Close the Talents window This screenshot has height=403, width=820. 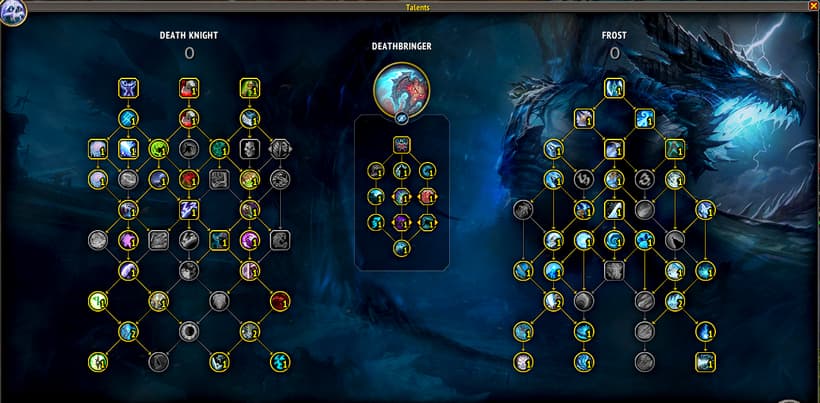point(812,6)
